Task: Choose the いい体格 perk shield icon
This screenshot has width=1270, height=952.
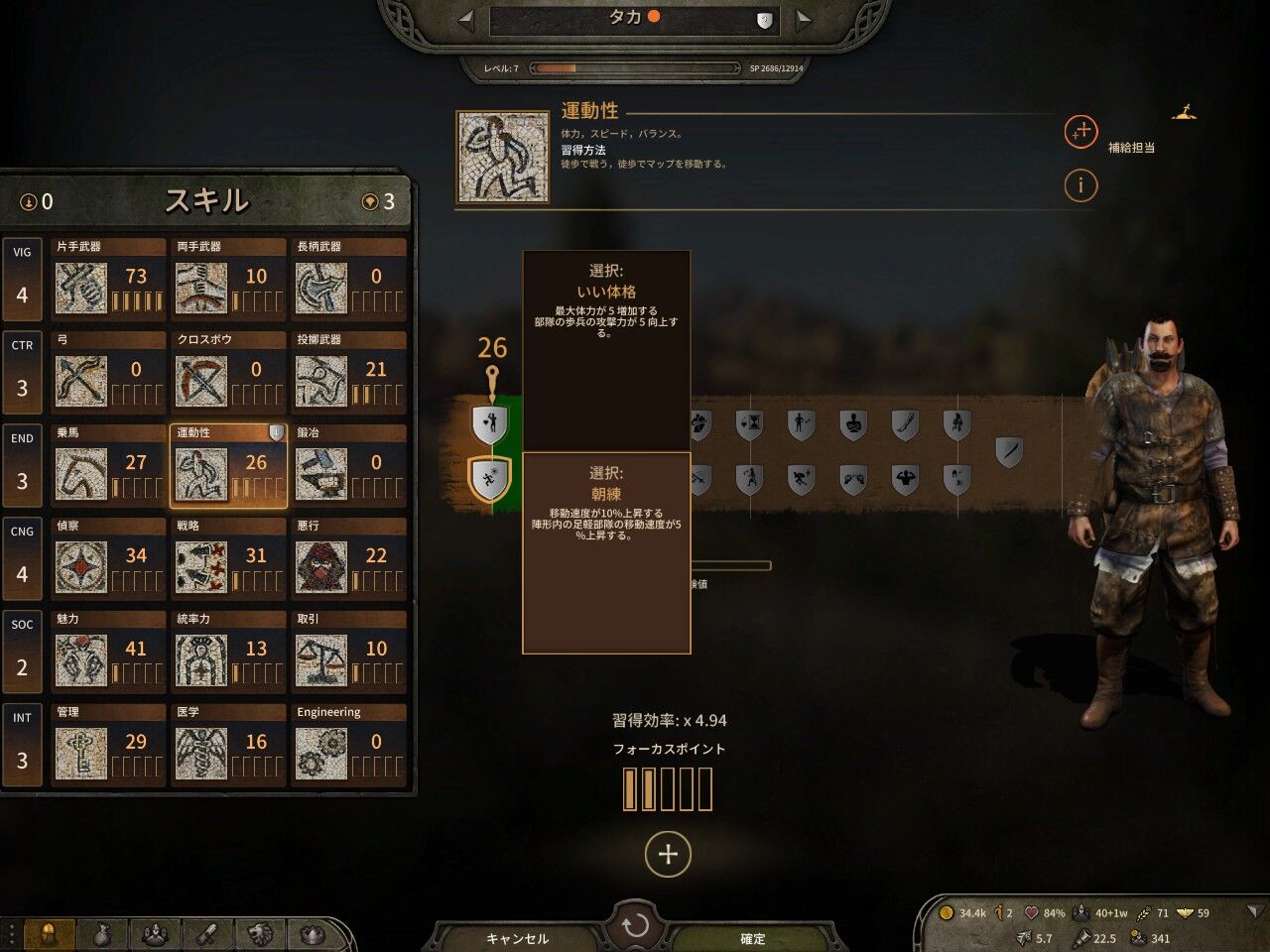Action: pyautogui.click(x=489, y=425)
